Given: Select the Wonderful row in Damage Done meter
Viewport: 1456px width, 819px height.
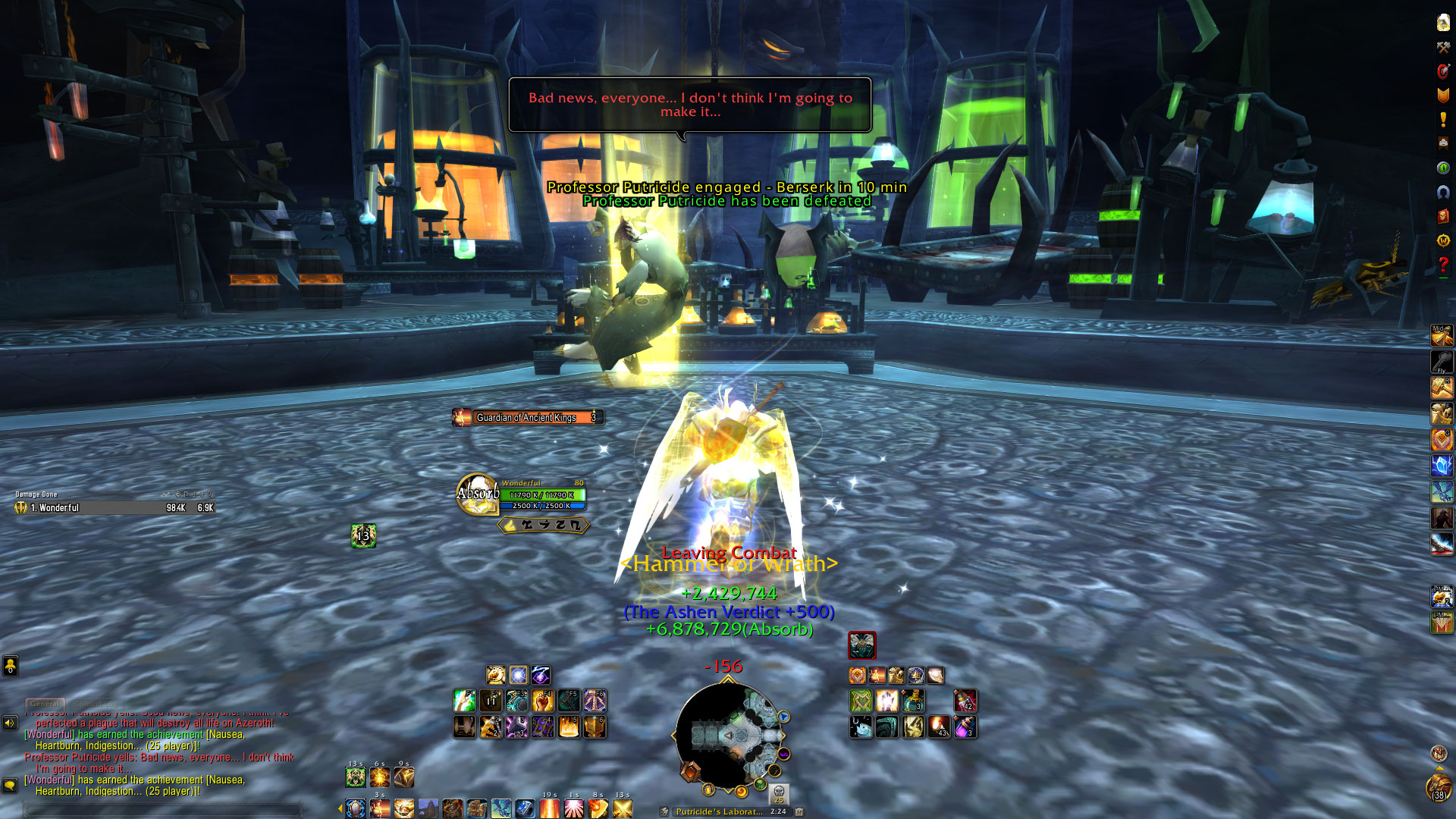Looking at the screenshot, I should [115, 508].
